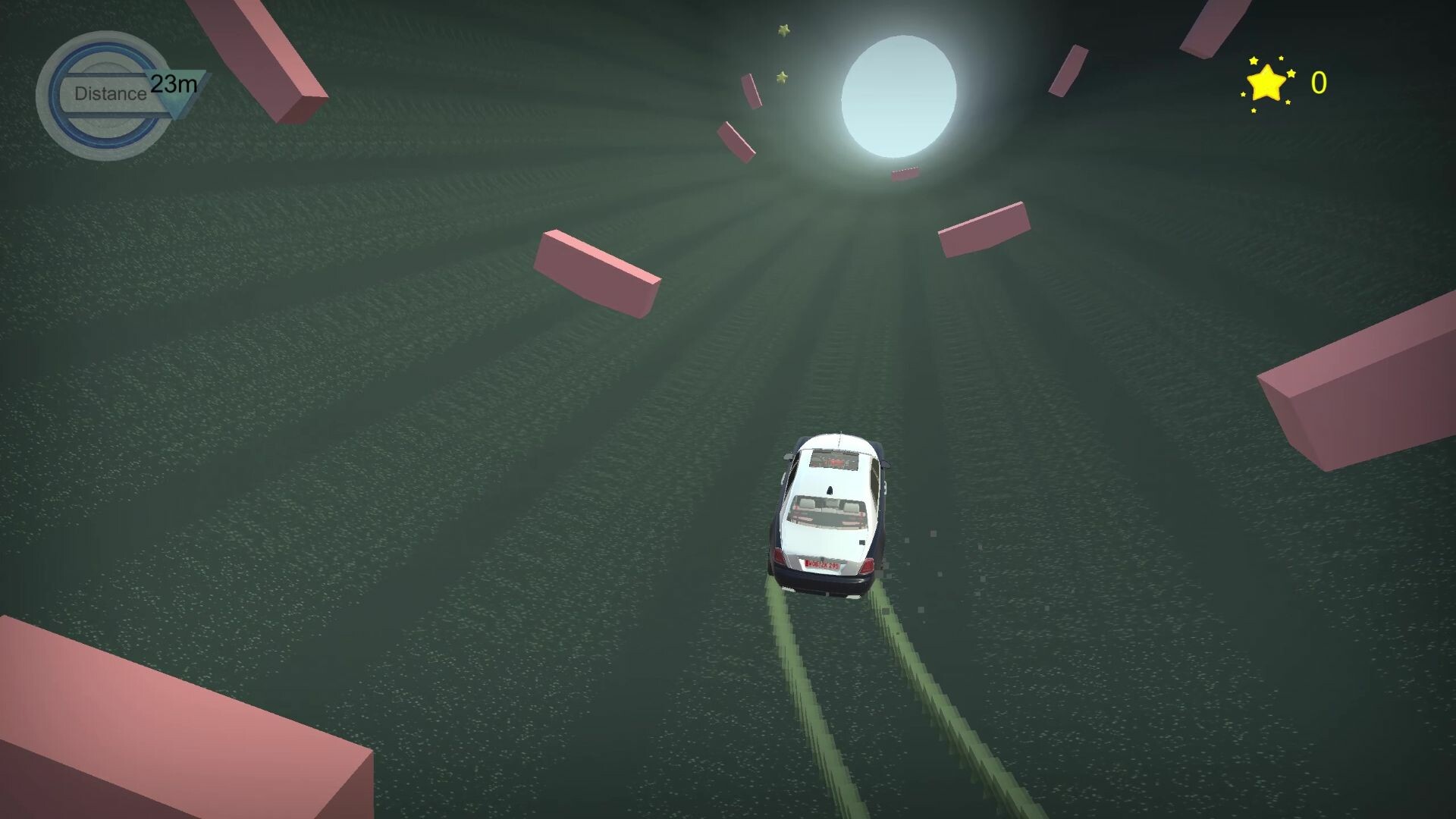Click the Distance label text
Viewport: 1456px width, 819px height.
pyautogui.click(x=110, y=94)
